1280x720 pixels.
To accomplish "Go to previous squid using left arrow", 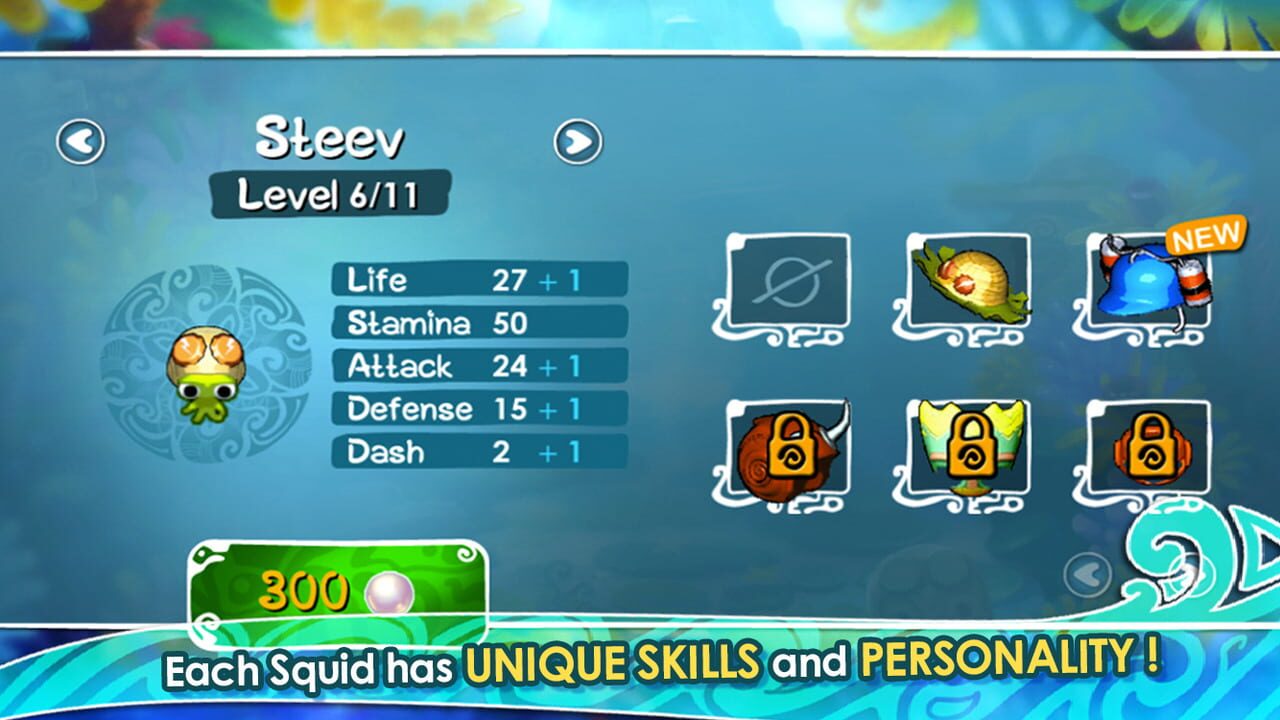I will (x=82, y=140).
